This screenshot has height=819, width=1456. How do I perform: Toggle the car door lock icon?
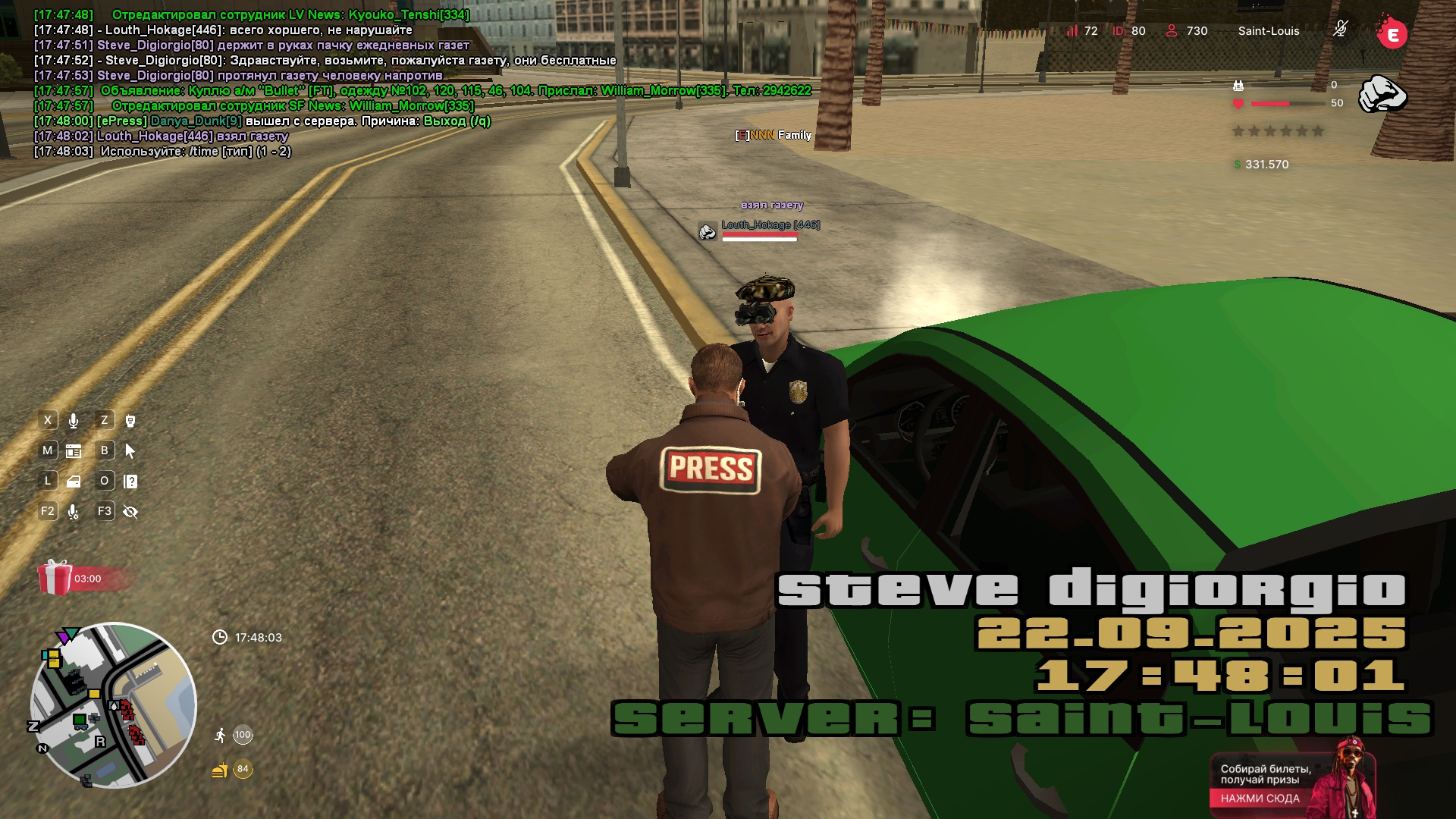[74, 482]
